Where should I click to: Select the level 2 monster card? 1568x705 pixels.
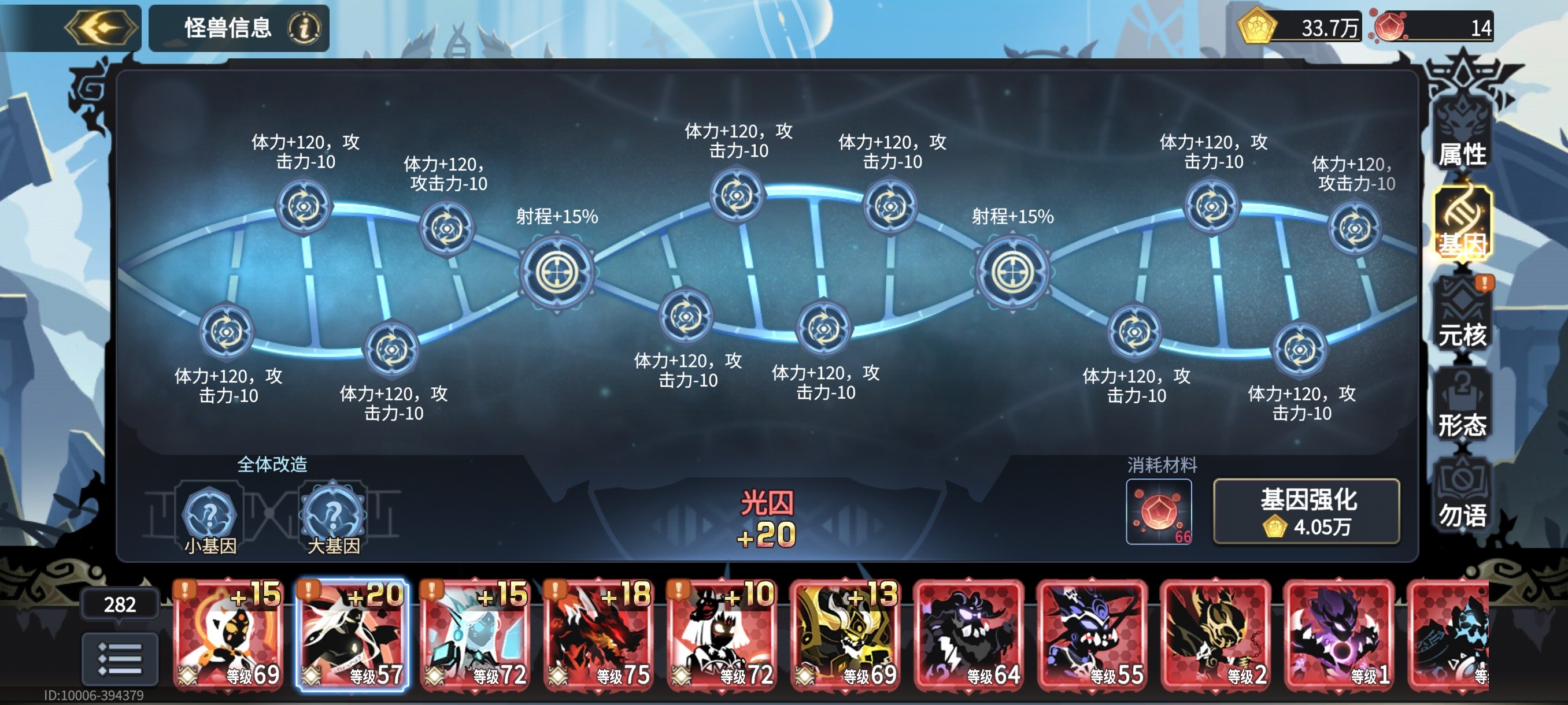coord(1215,635)
